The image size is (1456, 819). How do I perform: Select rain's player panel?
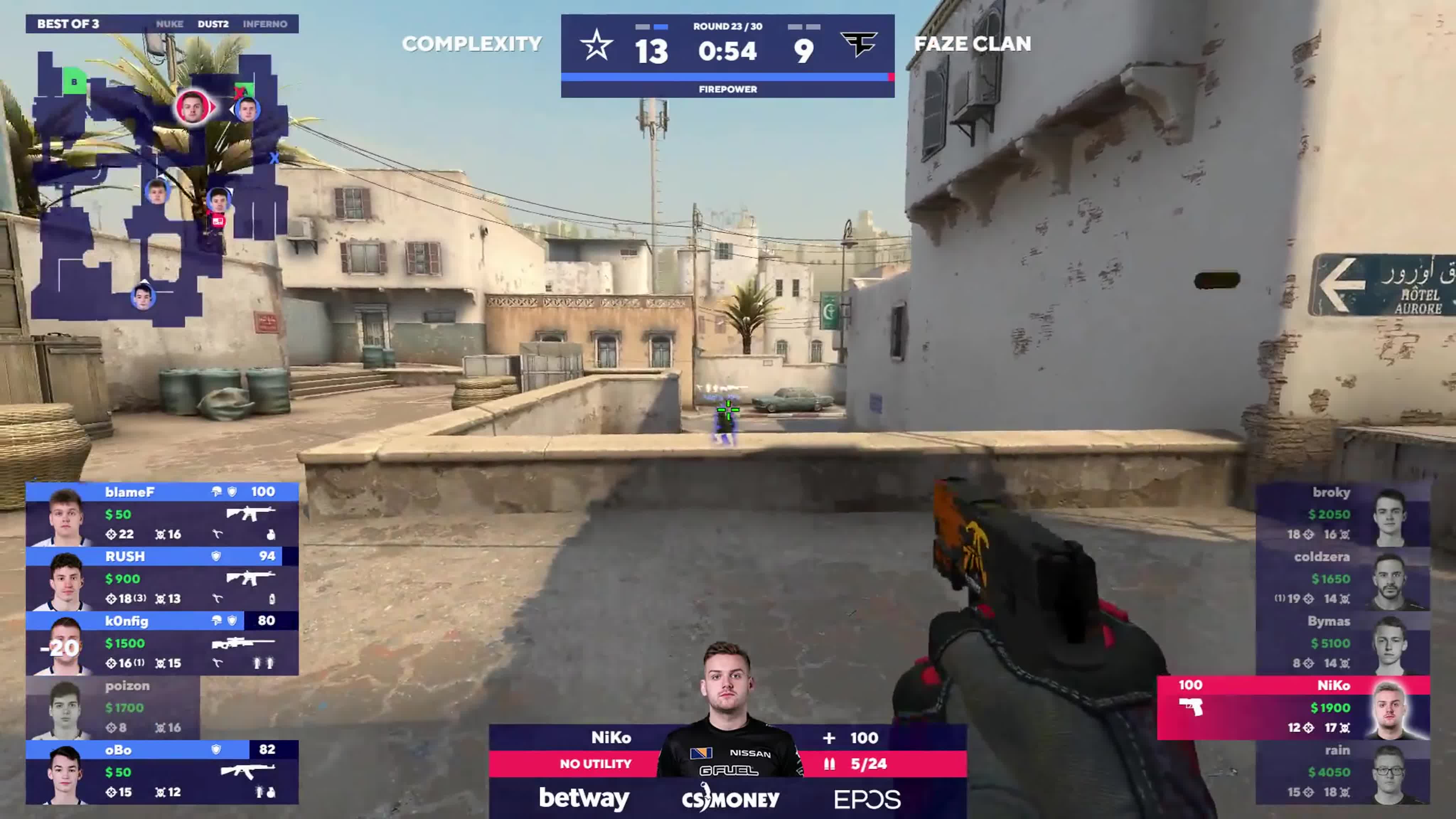click(1343, 772)
